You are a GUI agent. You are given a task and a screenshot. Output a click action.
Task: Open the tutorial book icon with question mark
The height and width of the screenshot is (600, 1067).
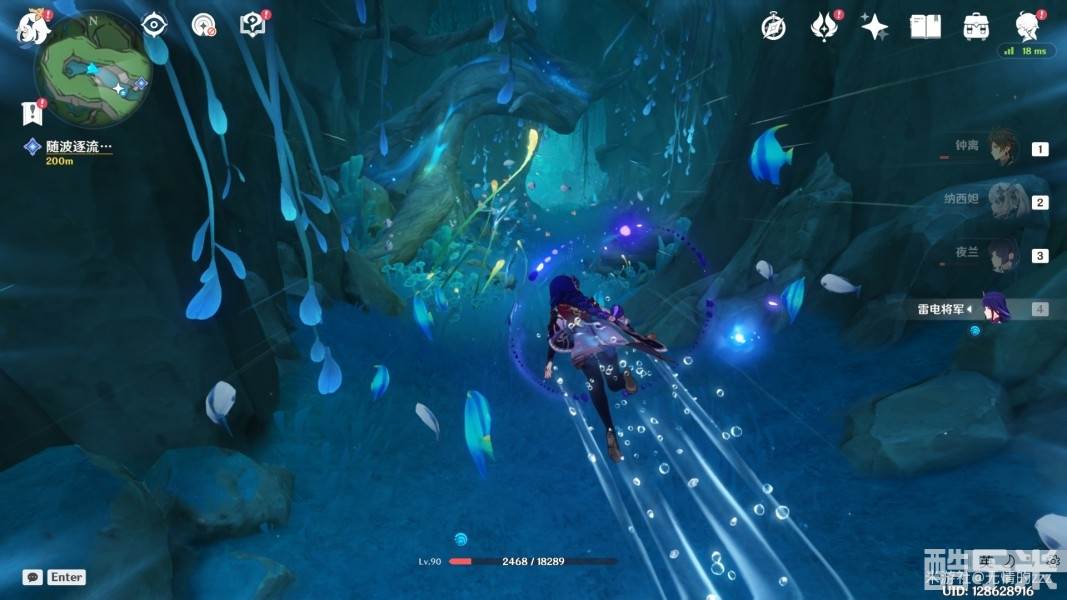coord(253,25)
